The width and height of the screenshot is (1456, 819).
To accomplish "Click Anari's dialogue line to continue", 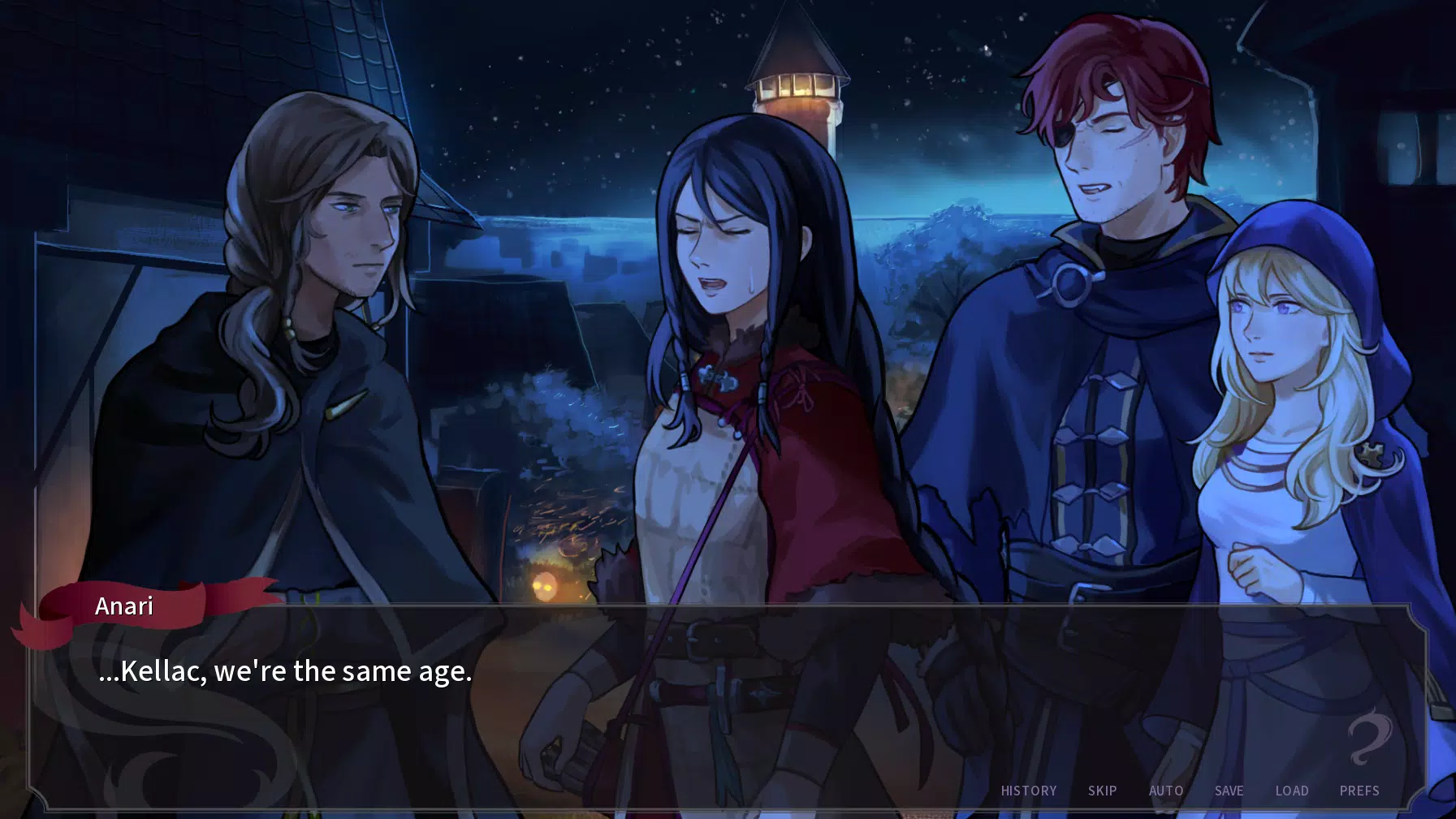I will [285, 671].
